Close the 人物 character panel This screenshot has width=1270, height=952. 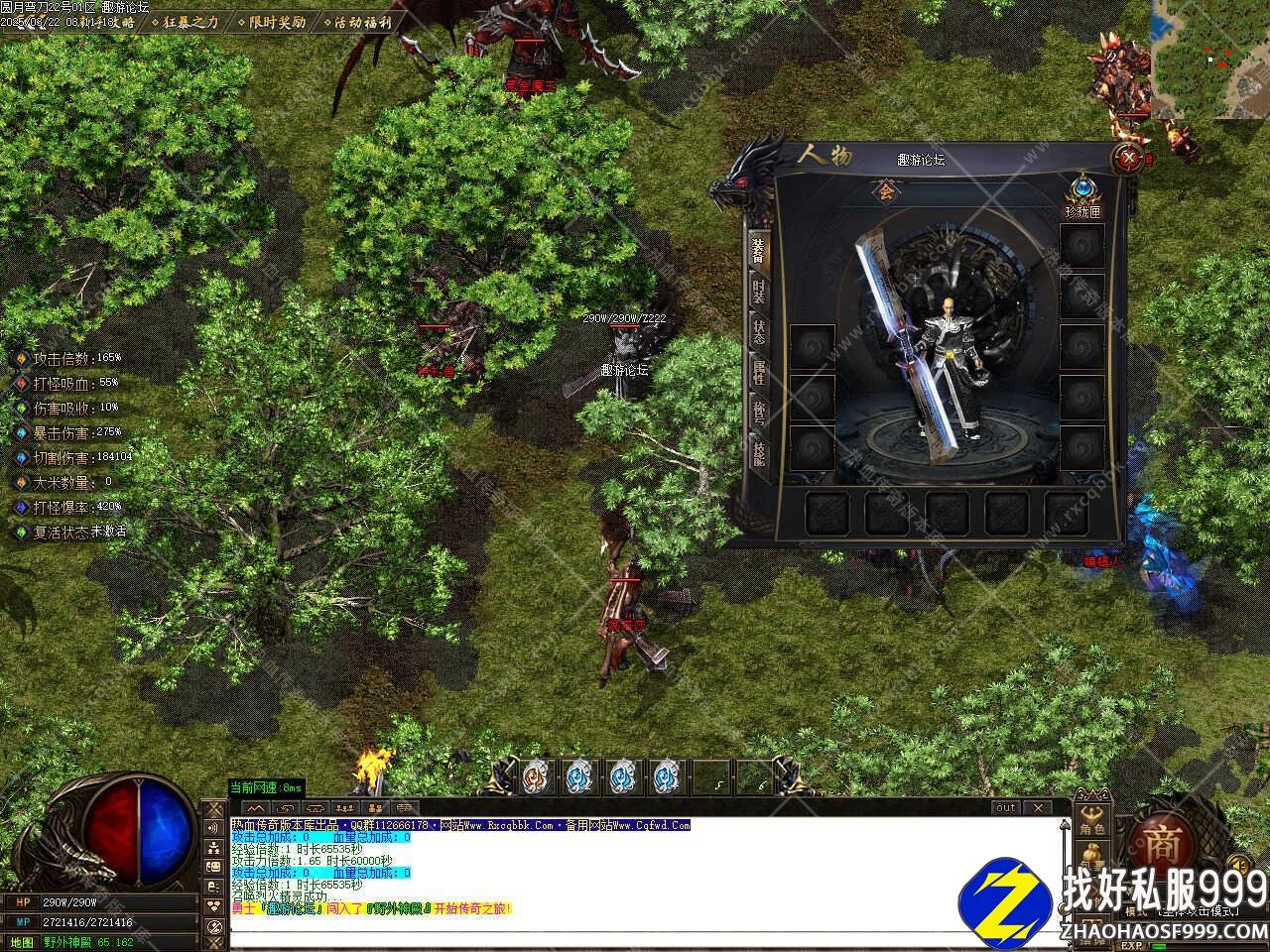(x=1126, y=157)
